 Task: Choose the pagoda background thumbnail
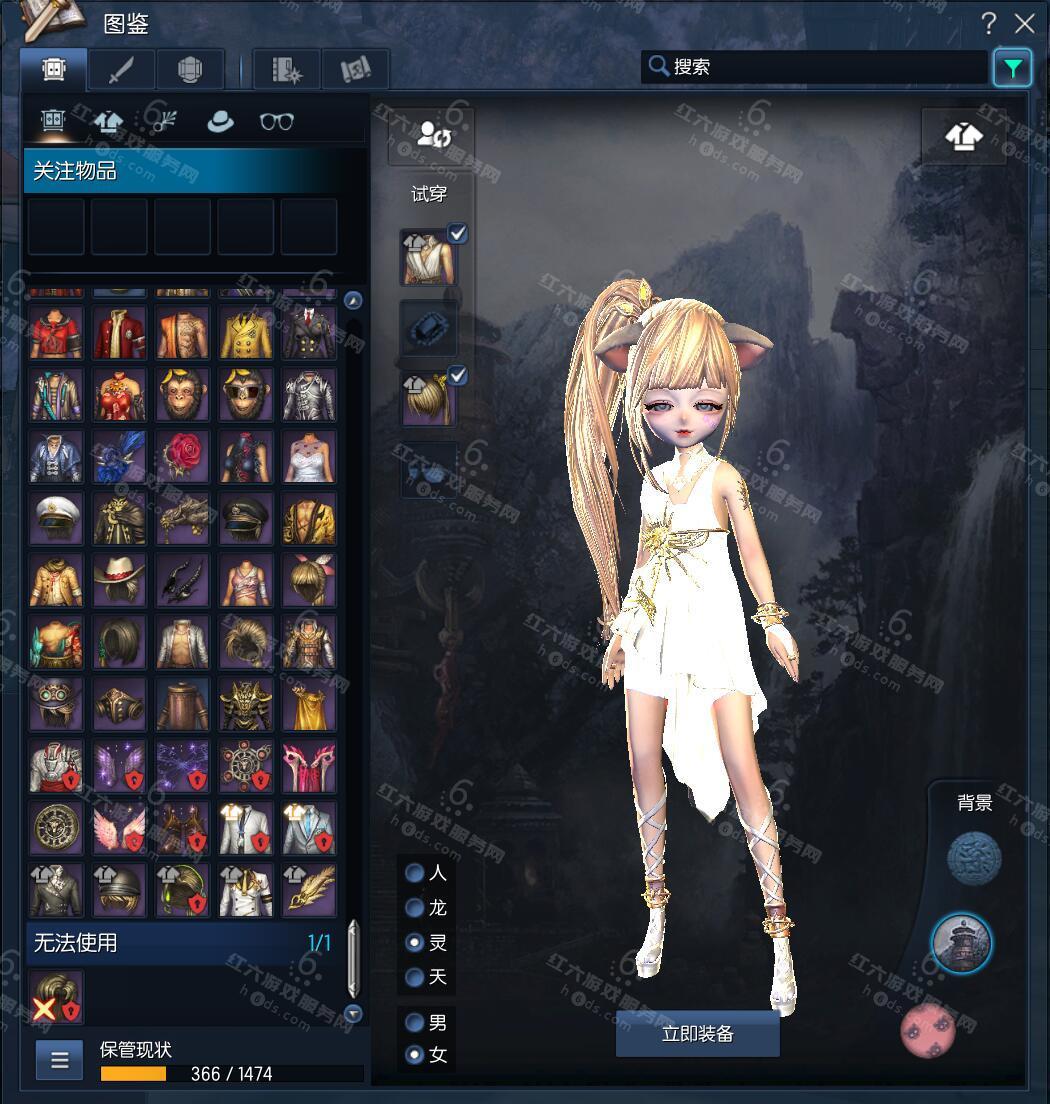(961, 942)
